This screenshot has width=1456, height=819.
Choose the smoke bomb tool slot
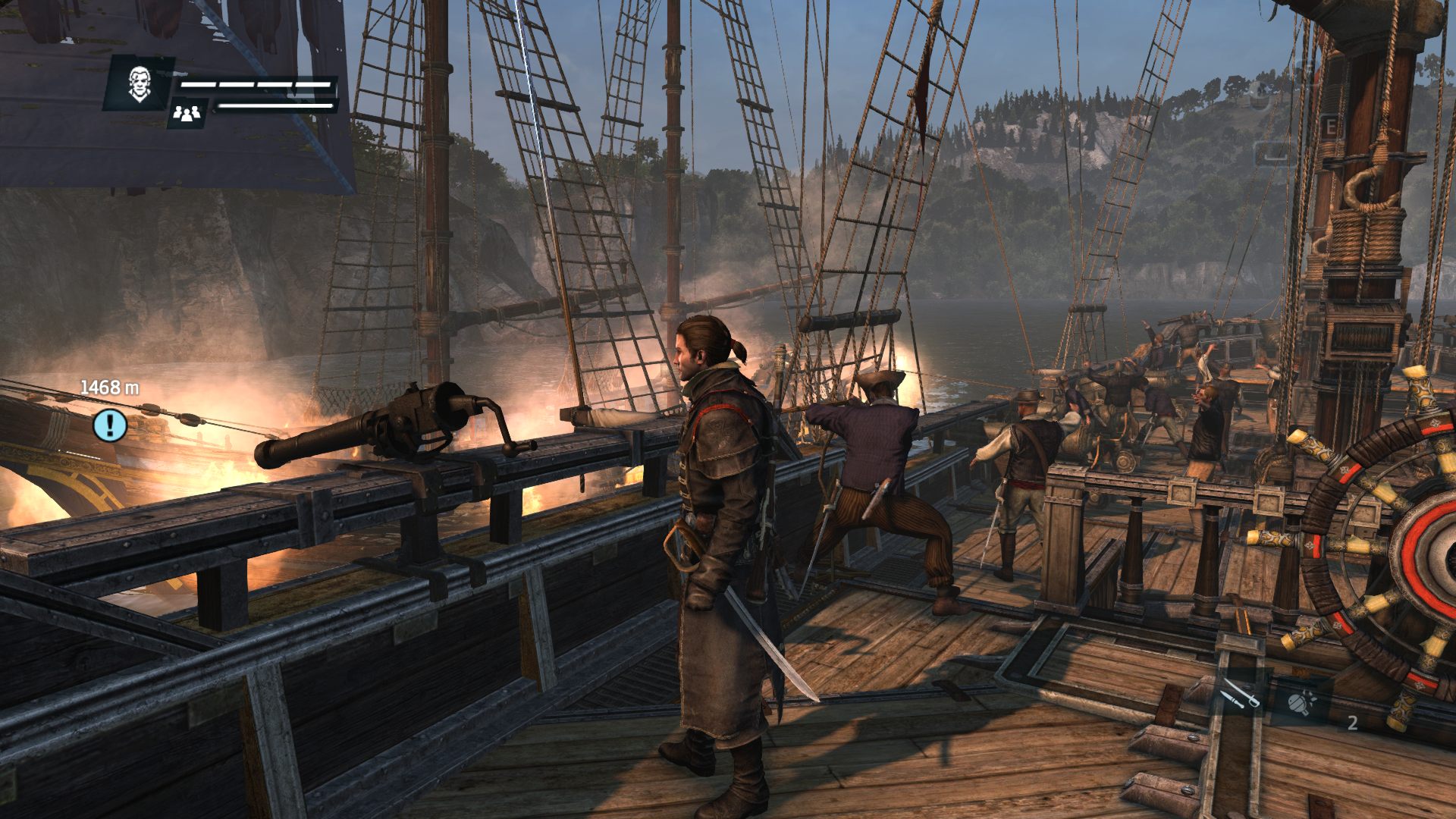[x=1301, y=702]
